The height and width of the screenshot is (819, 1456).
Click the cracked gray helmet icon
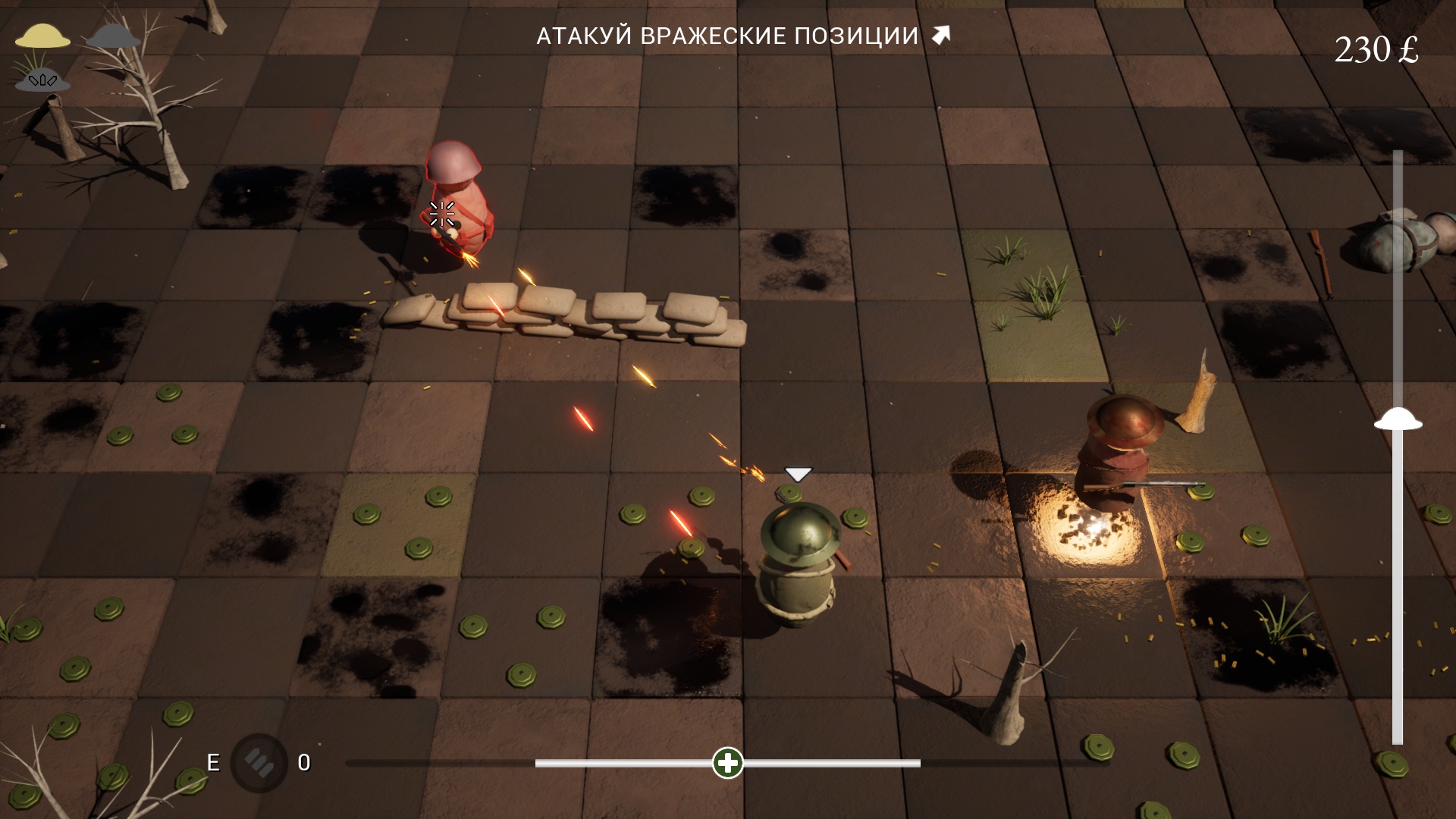coord(42,79)
